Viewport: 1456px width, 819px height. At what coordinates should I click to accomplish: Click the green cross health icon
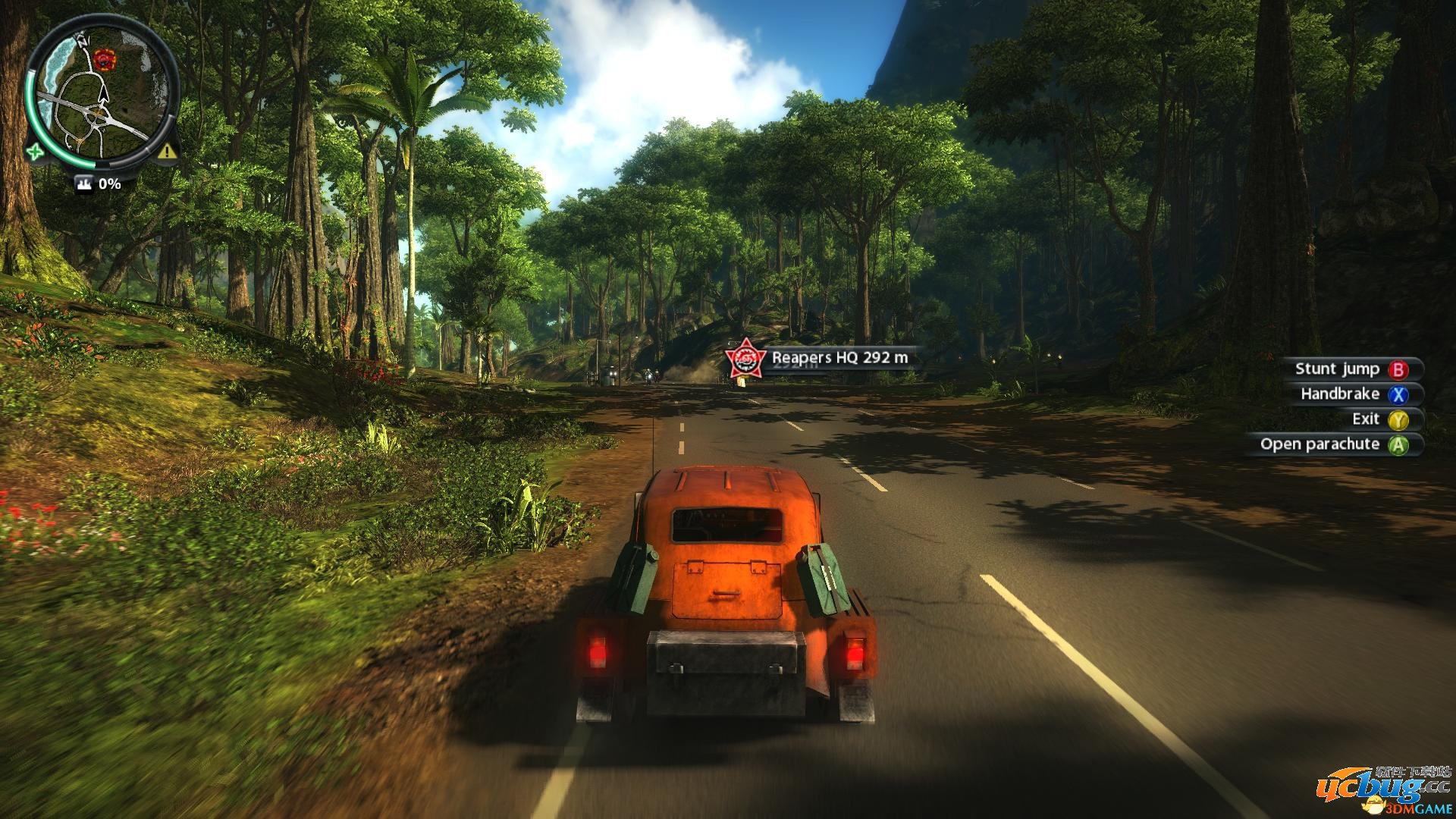click(34, 151)
